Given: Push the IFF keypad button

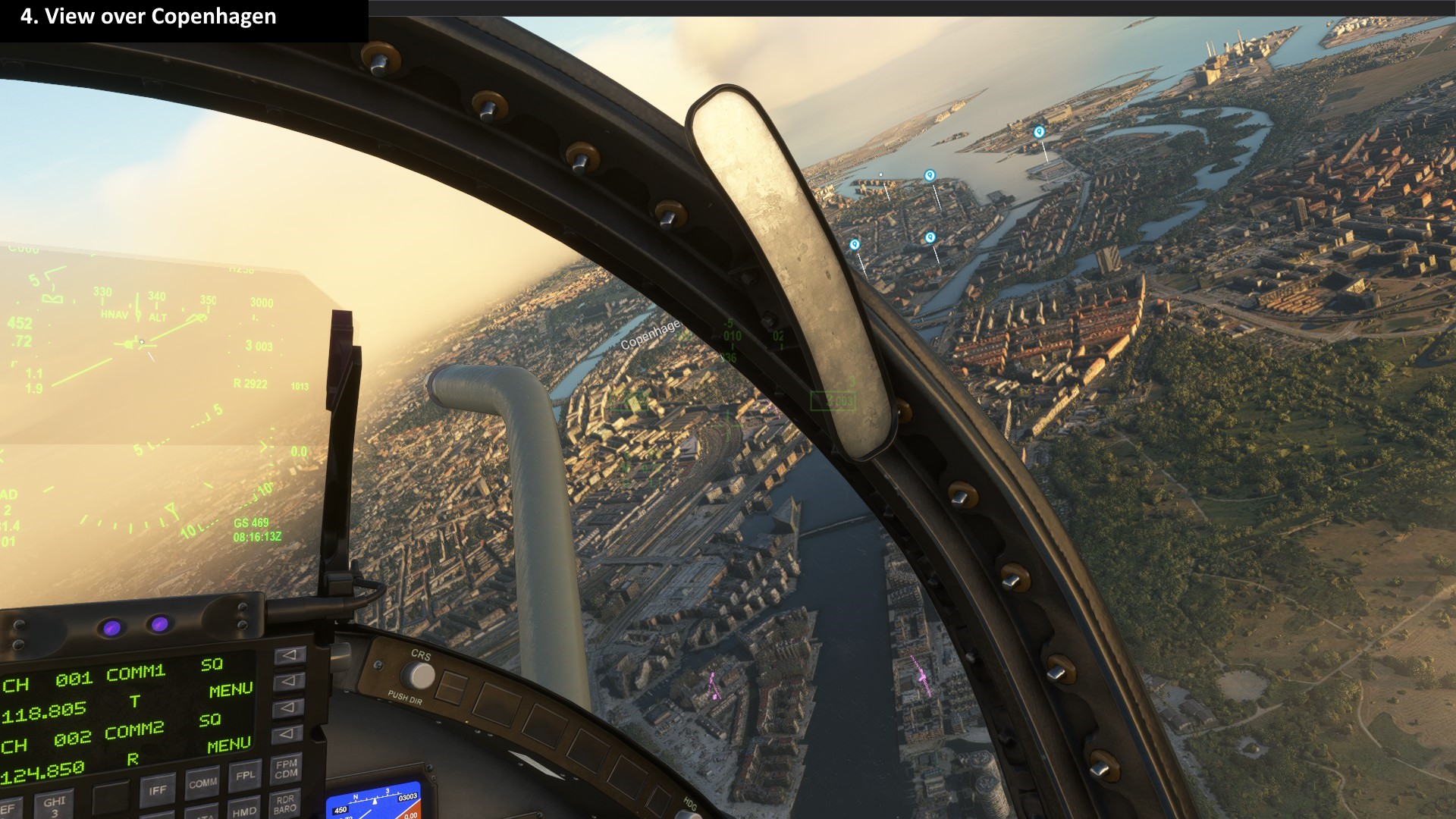Looking at the screenshot, I should pyautogui.click(x=157, y=791).
